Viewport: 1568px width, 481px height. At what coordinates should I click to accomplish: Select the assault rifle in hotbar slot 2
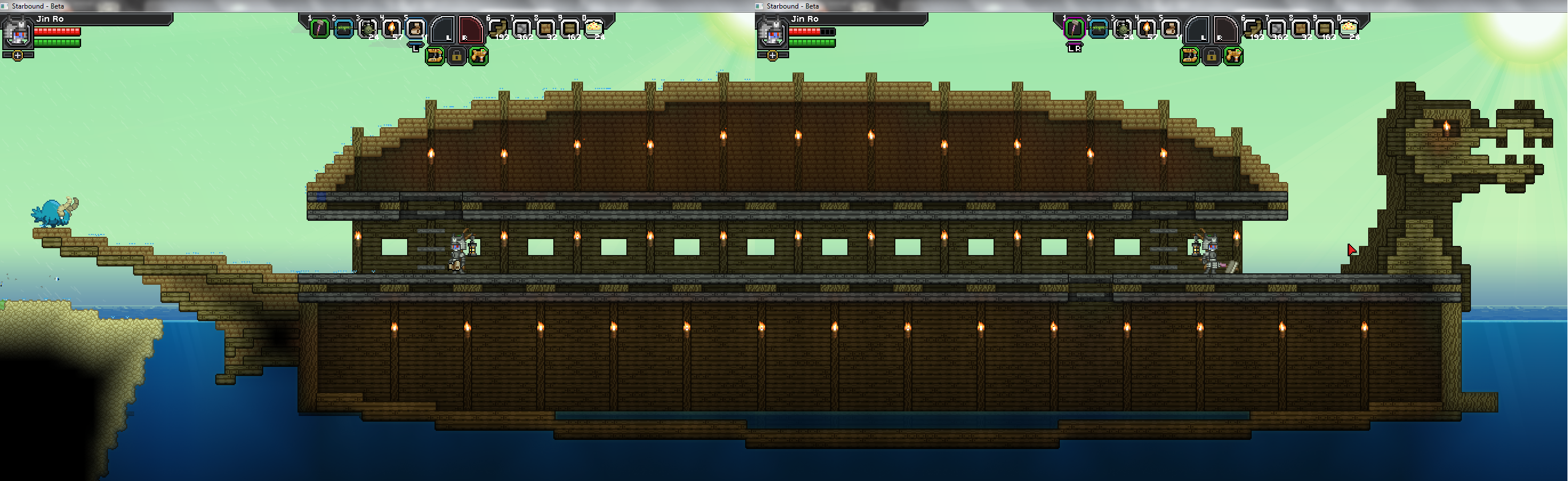343,29
